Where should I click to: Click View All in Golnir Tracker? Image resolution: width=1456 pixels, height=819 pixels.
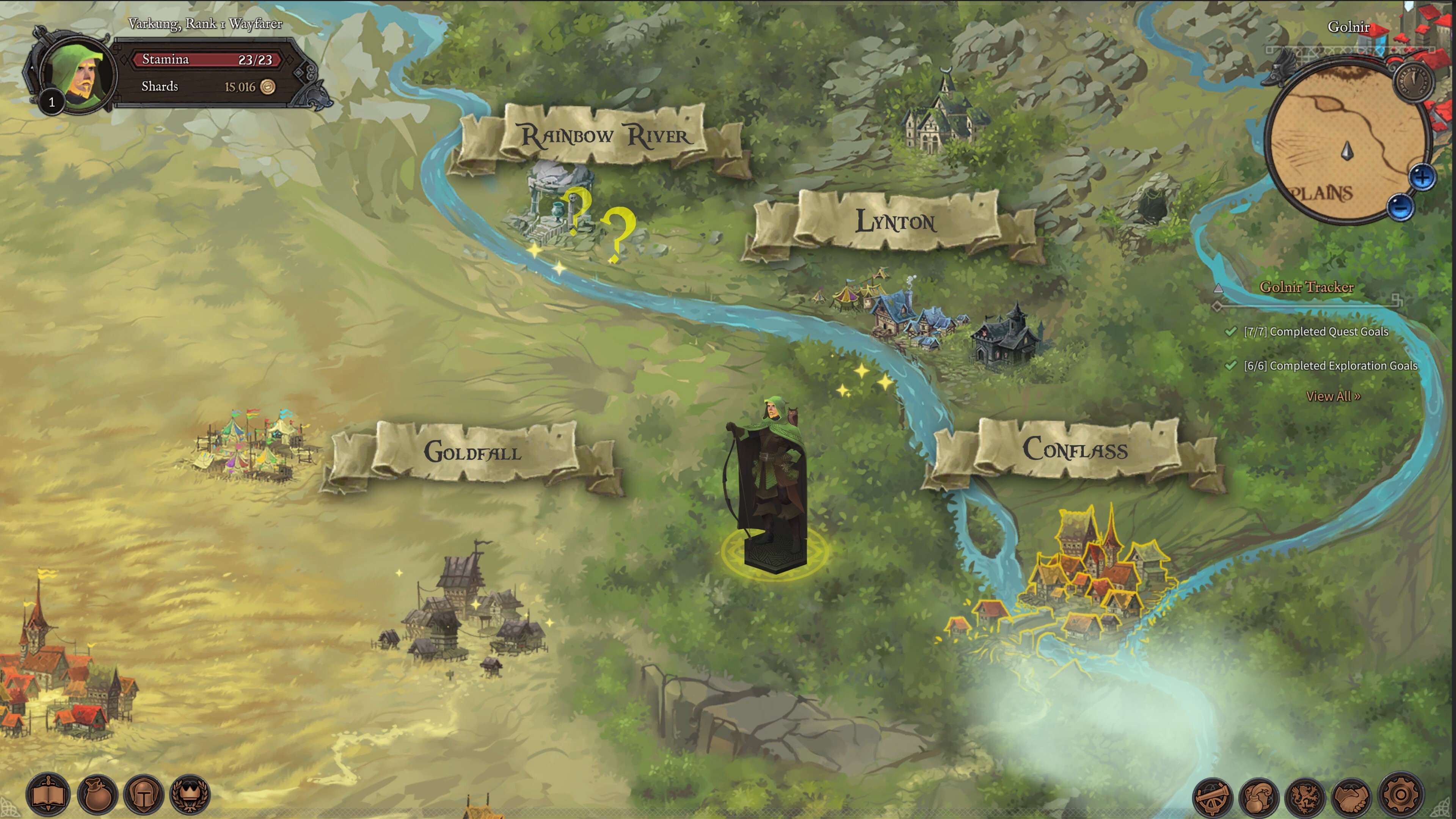pos(1333,396)
